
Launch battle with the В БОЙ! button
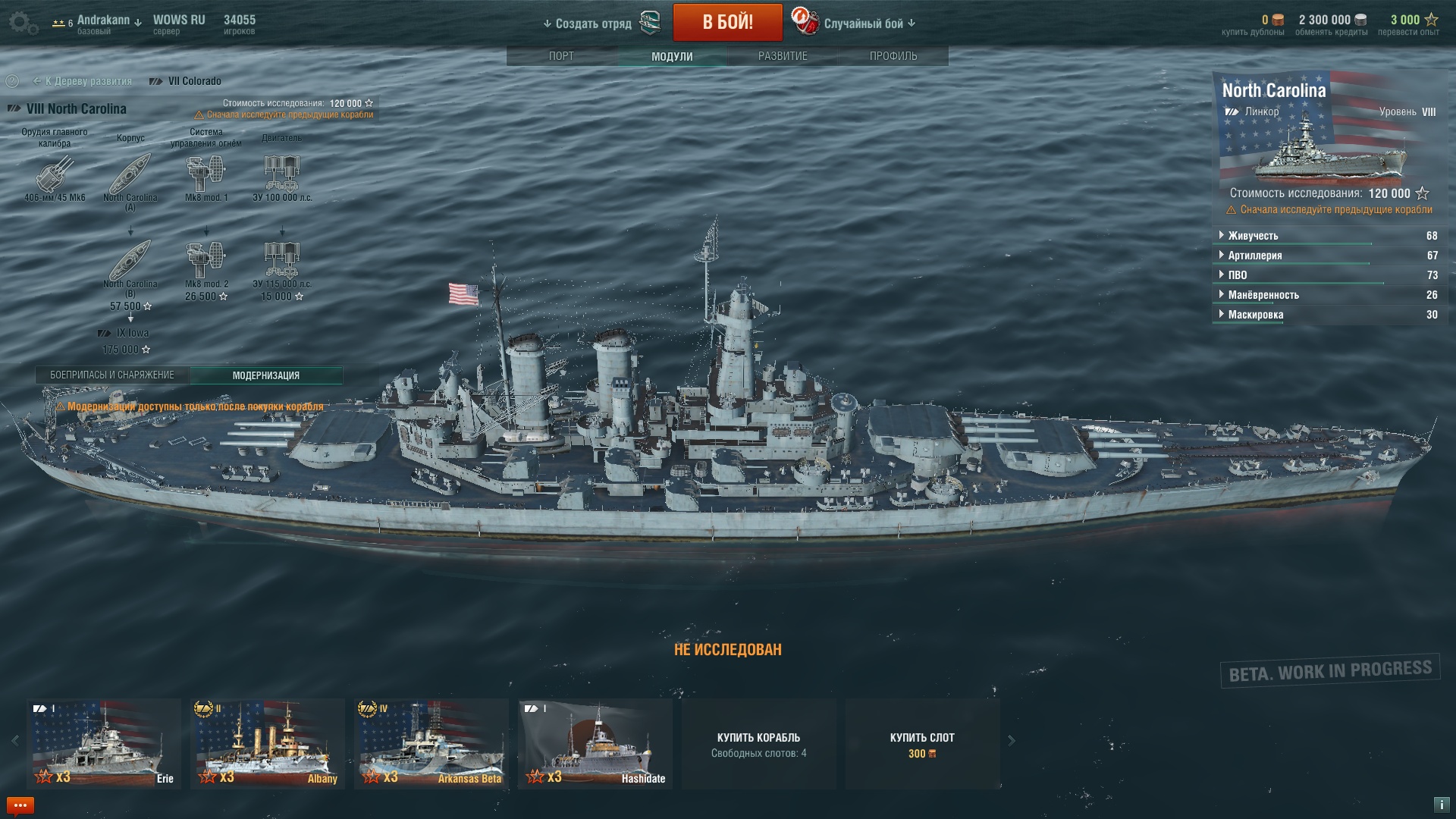pos(727,22)
